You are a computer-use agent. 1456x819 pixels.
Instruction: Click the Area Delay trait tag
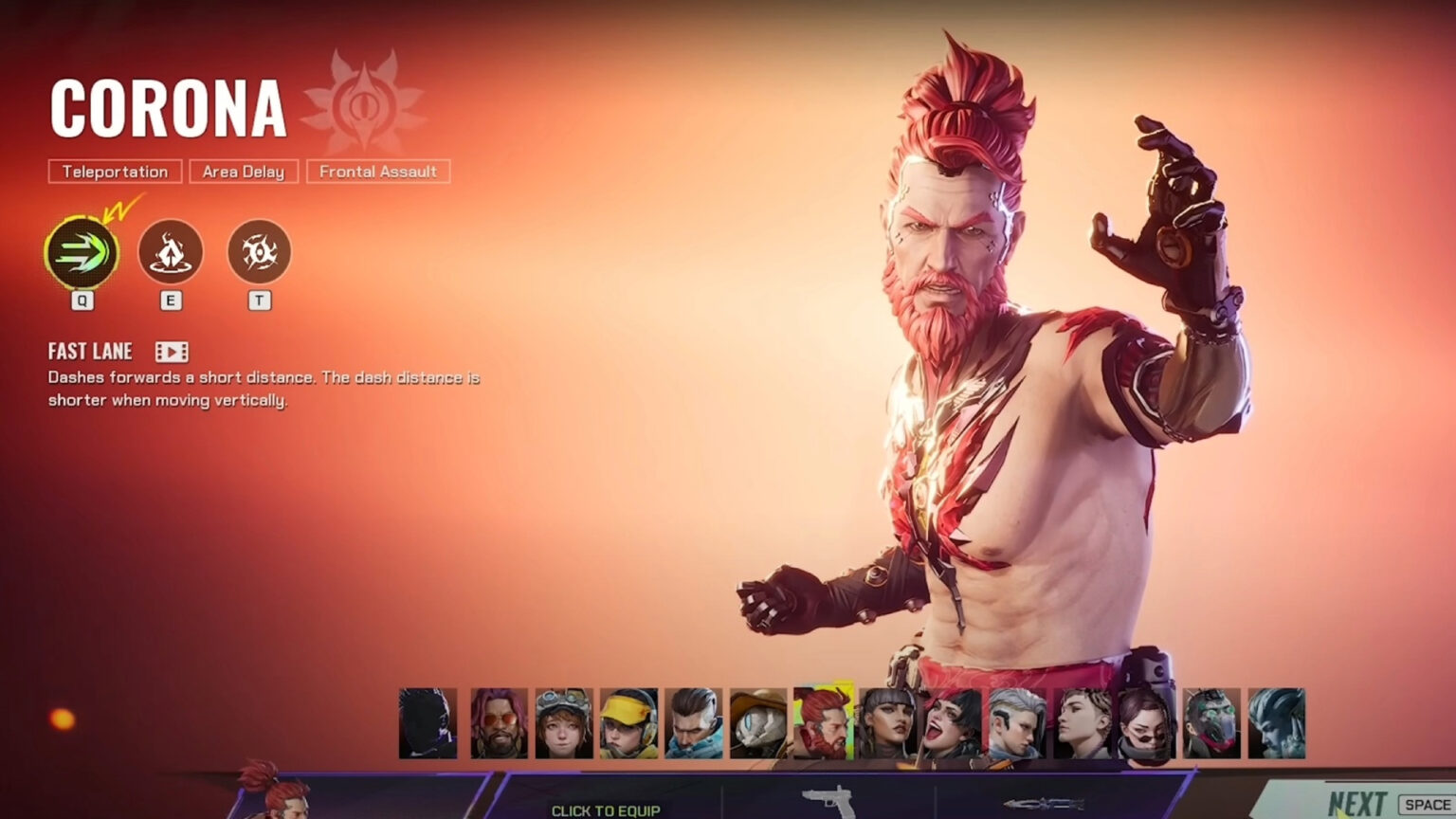pos(244,172)
